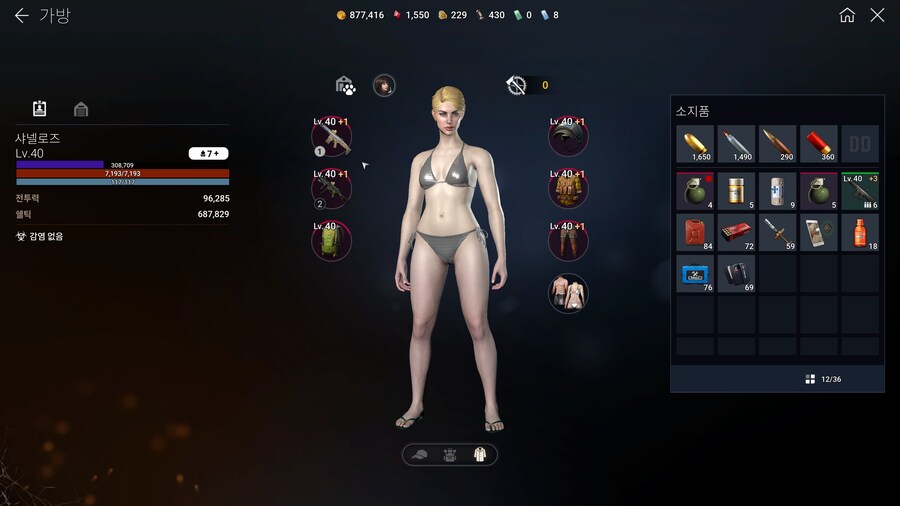Viewport: 900px width, 506px height.
Task: Choose the helmet equipment slot
Action: [x=568, y=137]
